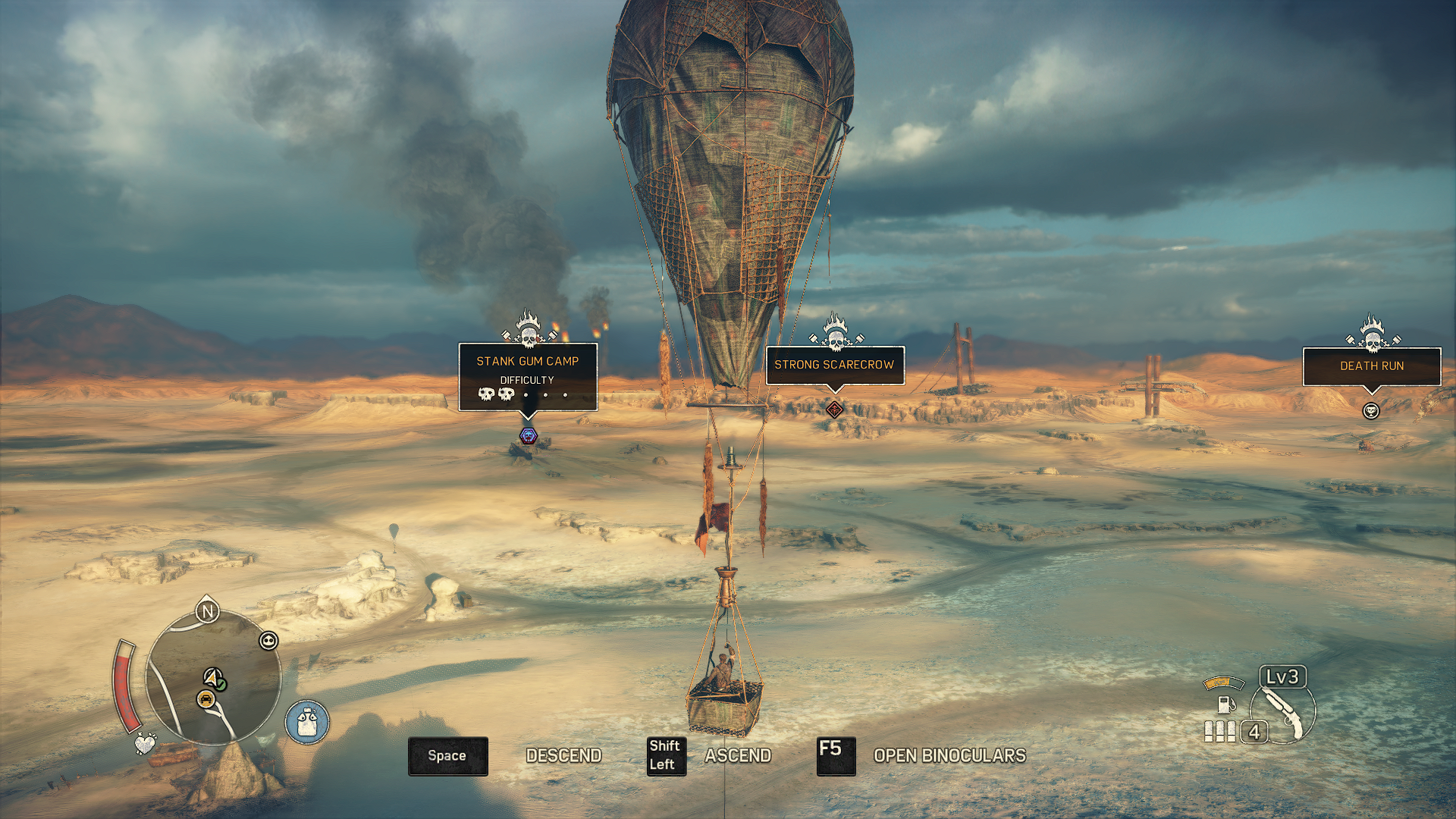The width and height of the screenshot is (1456, 819).
Task: Select the Strong Scarecrow label
Action: (834, 365)
